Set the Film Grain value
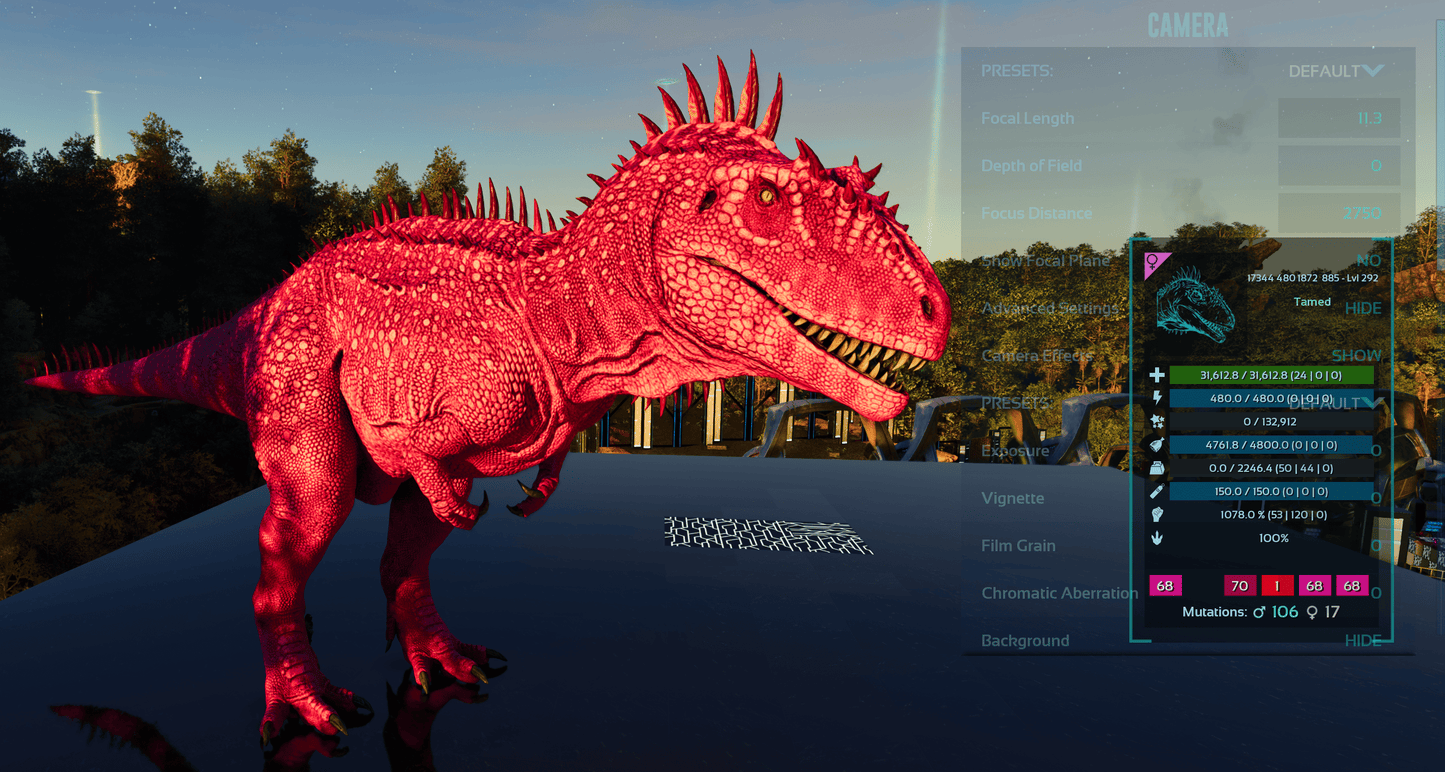Image resolution: width=1445 pixels, height=772 pixels. point(1376,545)
